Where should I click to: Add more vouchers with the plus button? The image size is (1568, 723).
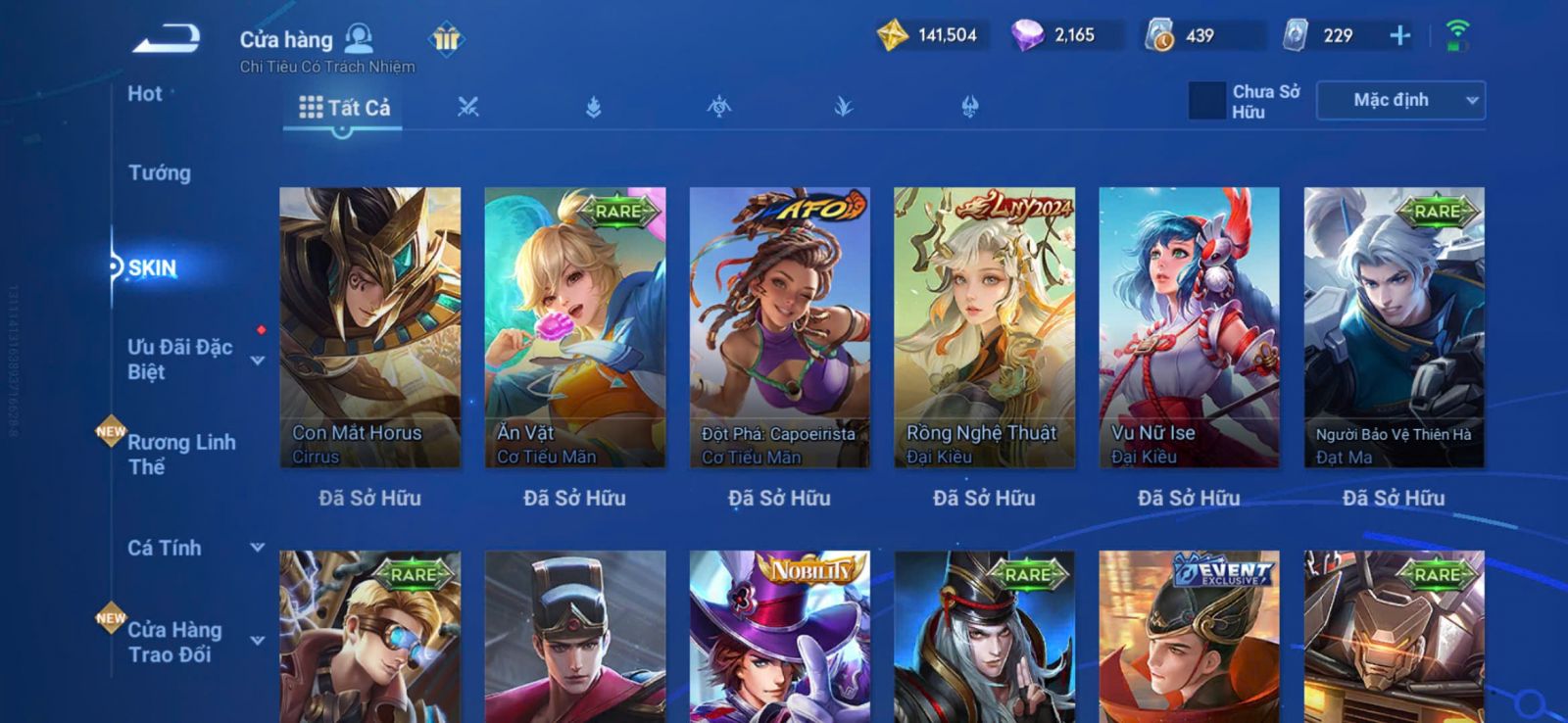point(1399,36)
